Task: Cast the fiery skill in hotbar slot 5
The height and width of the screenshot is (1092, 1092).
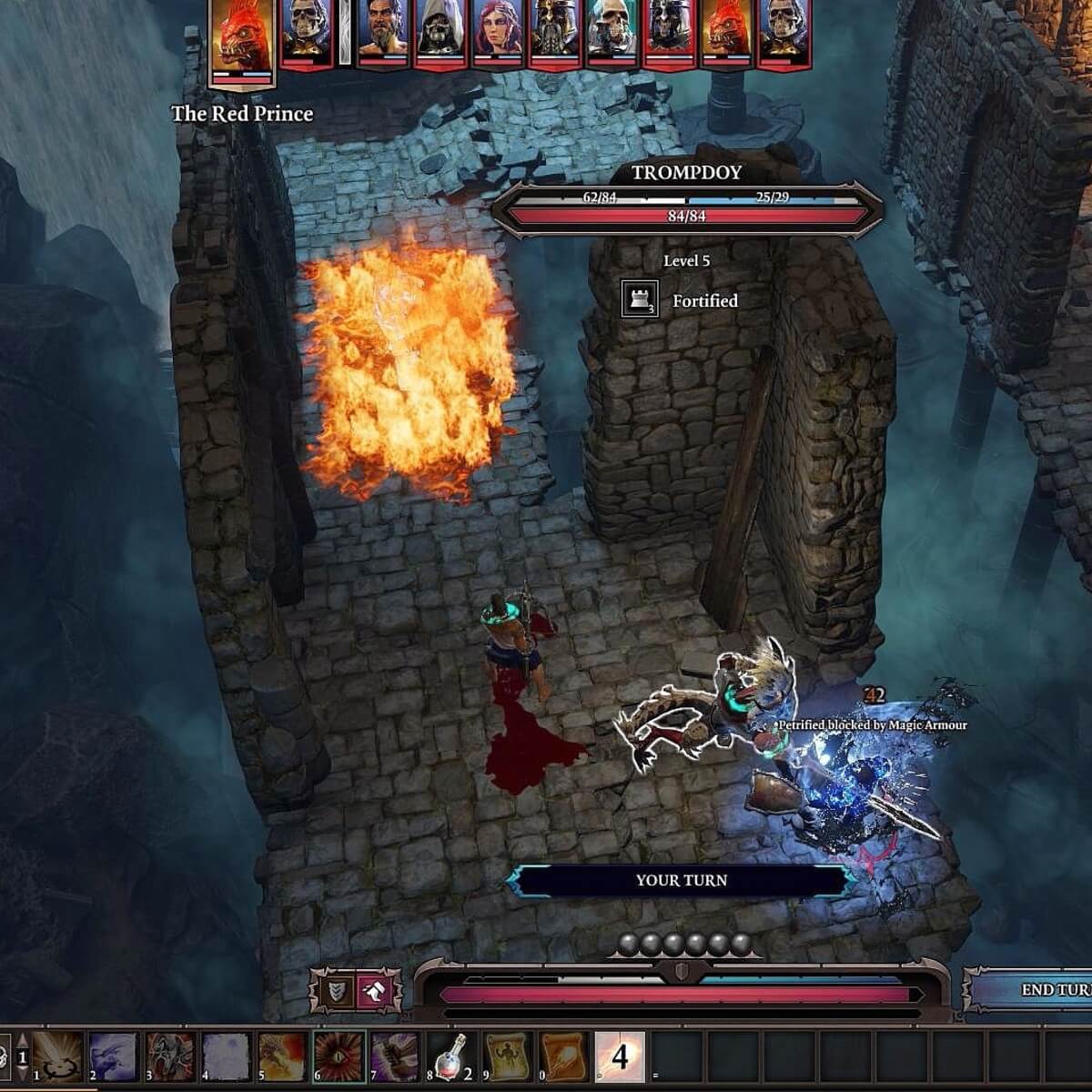Action: [282, 1057]
